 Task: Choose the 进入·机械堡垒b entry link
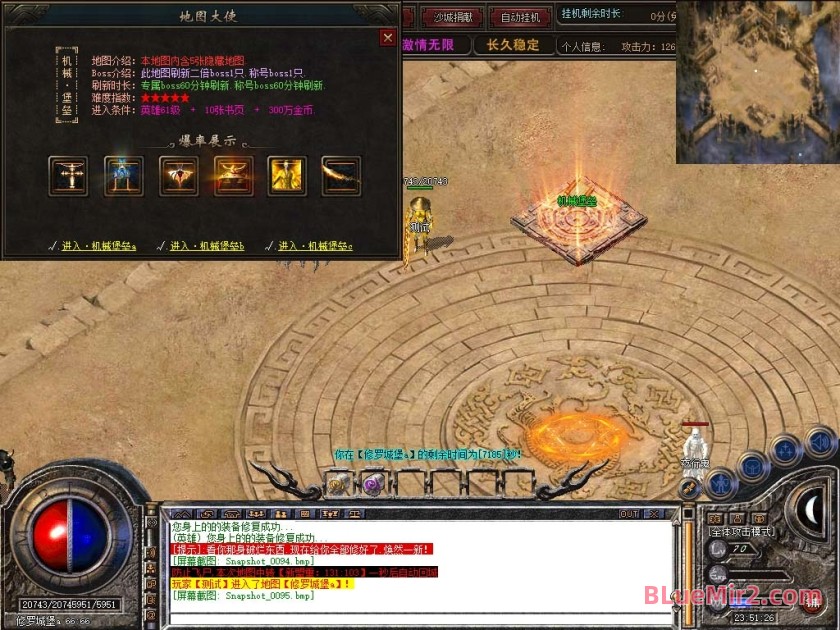coord(206,246)
